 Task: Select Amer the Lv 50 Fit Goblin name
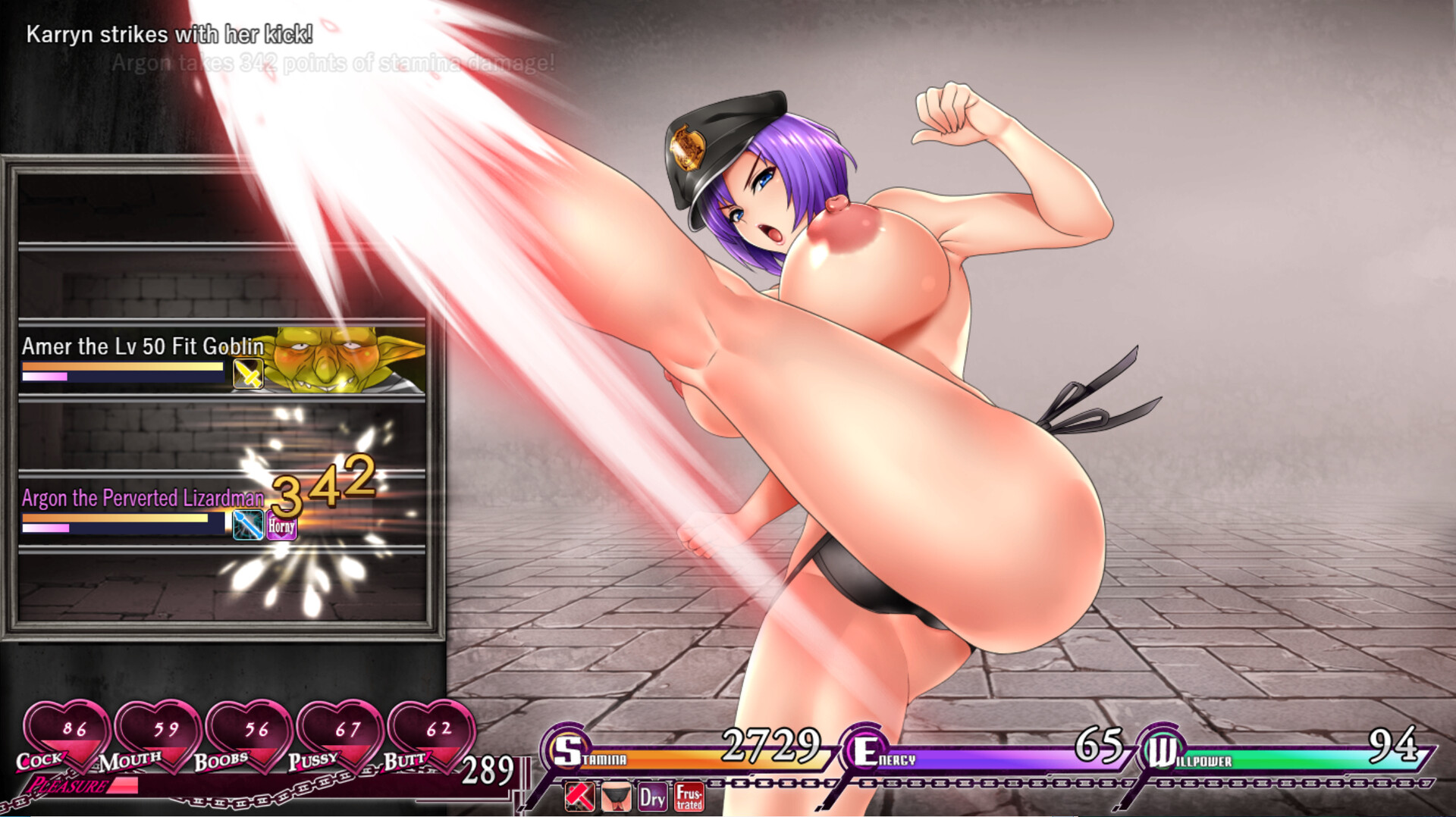coord(143,346)
